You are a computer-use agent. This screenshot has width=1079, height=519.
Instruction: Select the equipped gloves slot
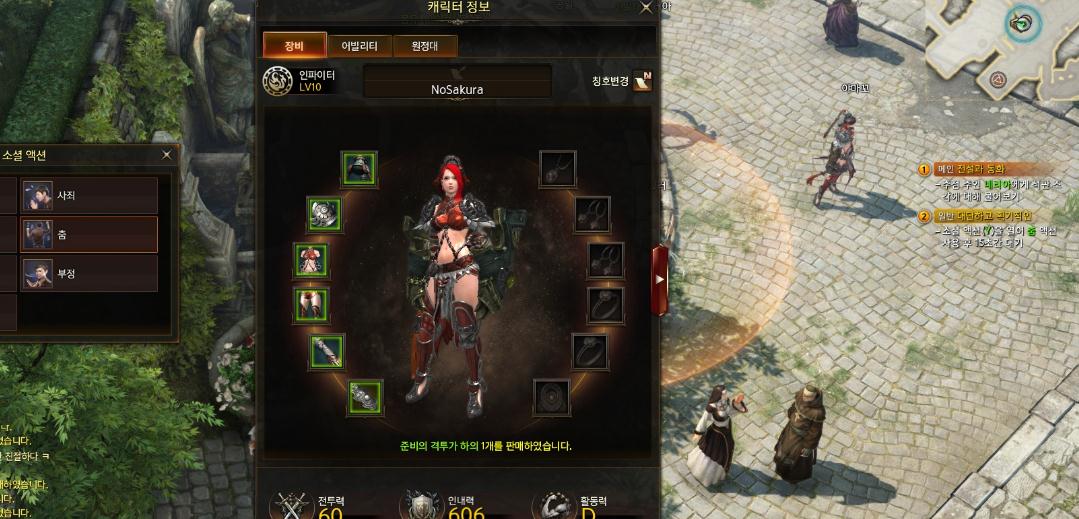click(326, 351)
